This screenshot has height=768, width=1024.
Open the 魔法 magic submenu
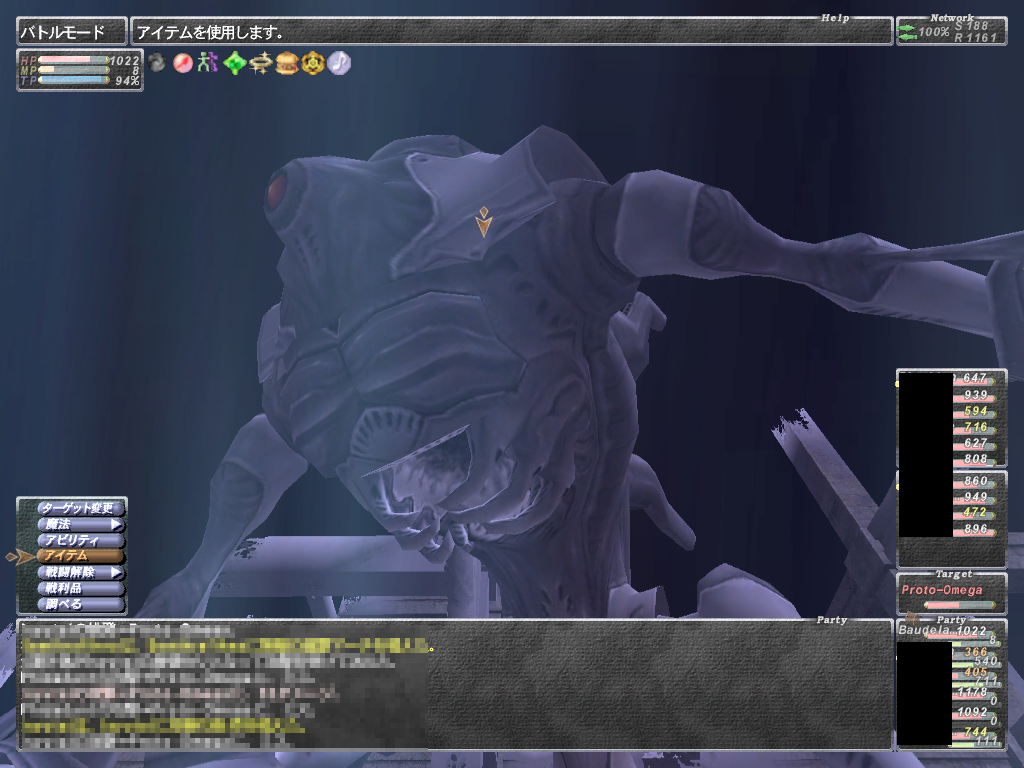[80, 524]
